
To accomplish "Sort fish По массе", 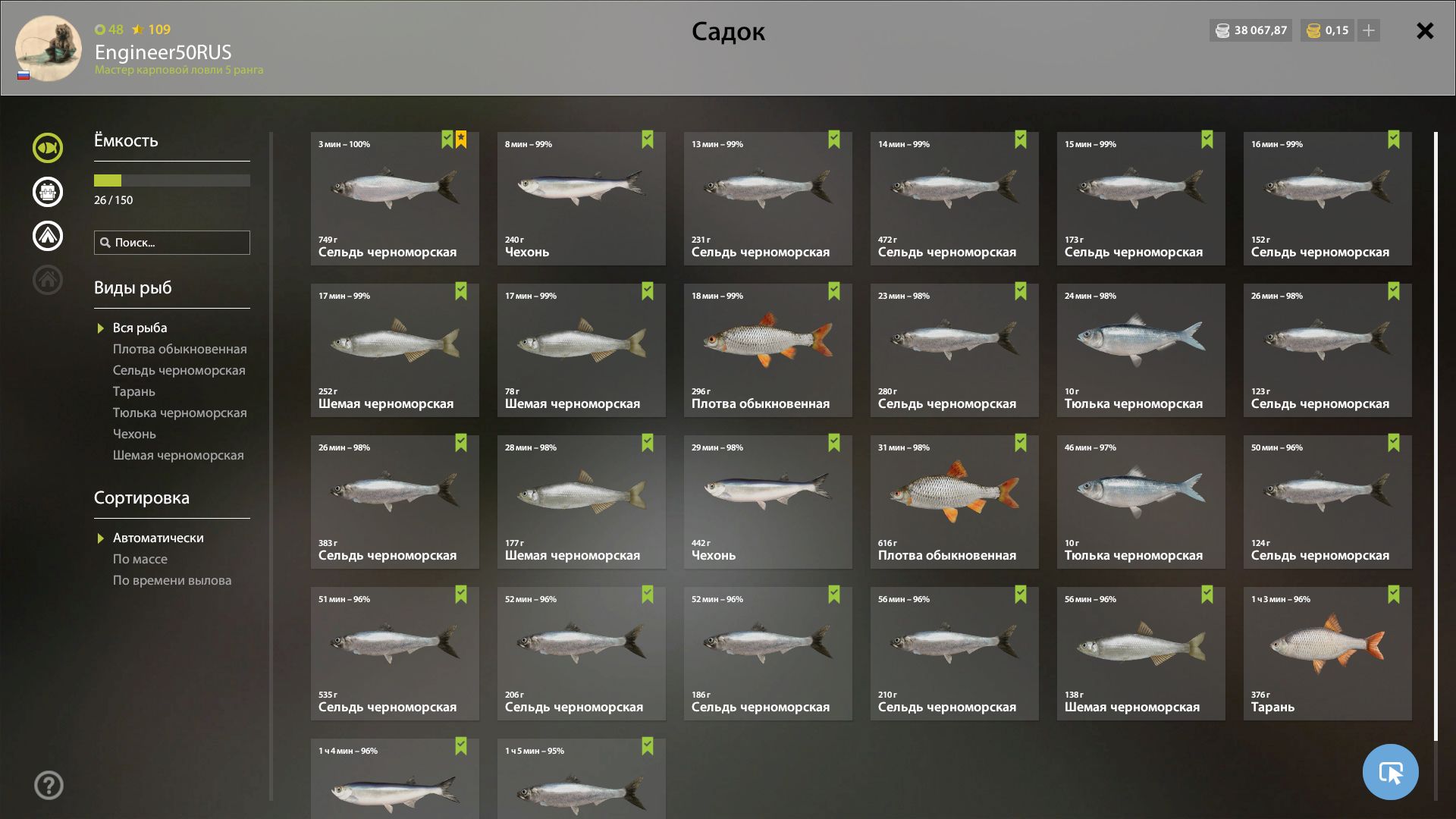I will 140,560.
